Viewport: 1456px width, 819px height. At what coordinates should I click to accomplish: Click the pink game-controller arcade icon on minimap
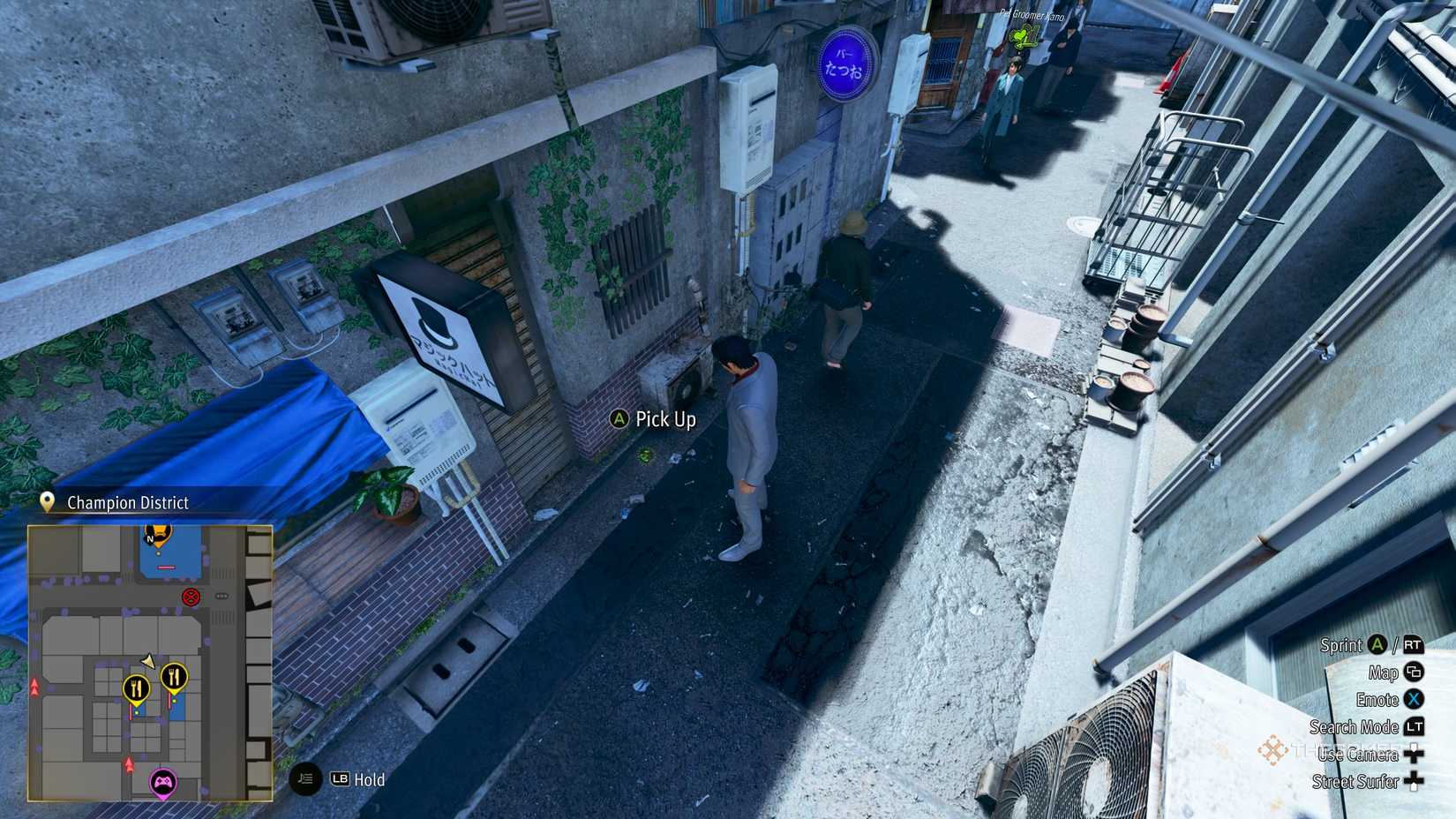pyautogui.click(x=163, y=782)
